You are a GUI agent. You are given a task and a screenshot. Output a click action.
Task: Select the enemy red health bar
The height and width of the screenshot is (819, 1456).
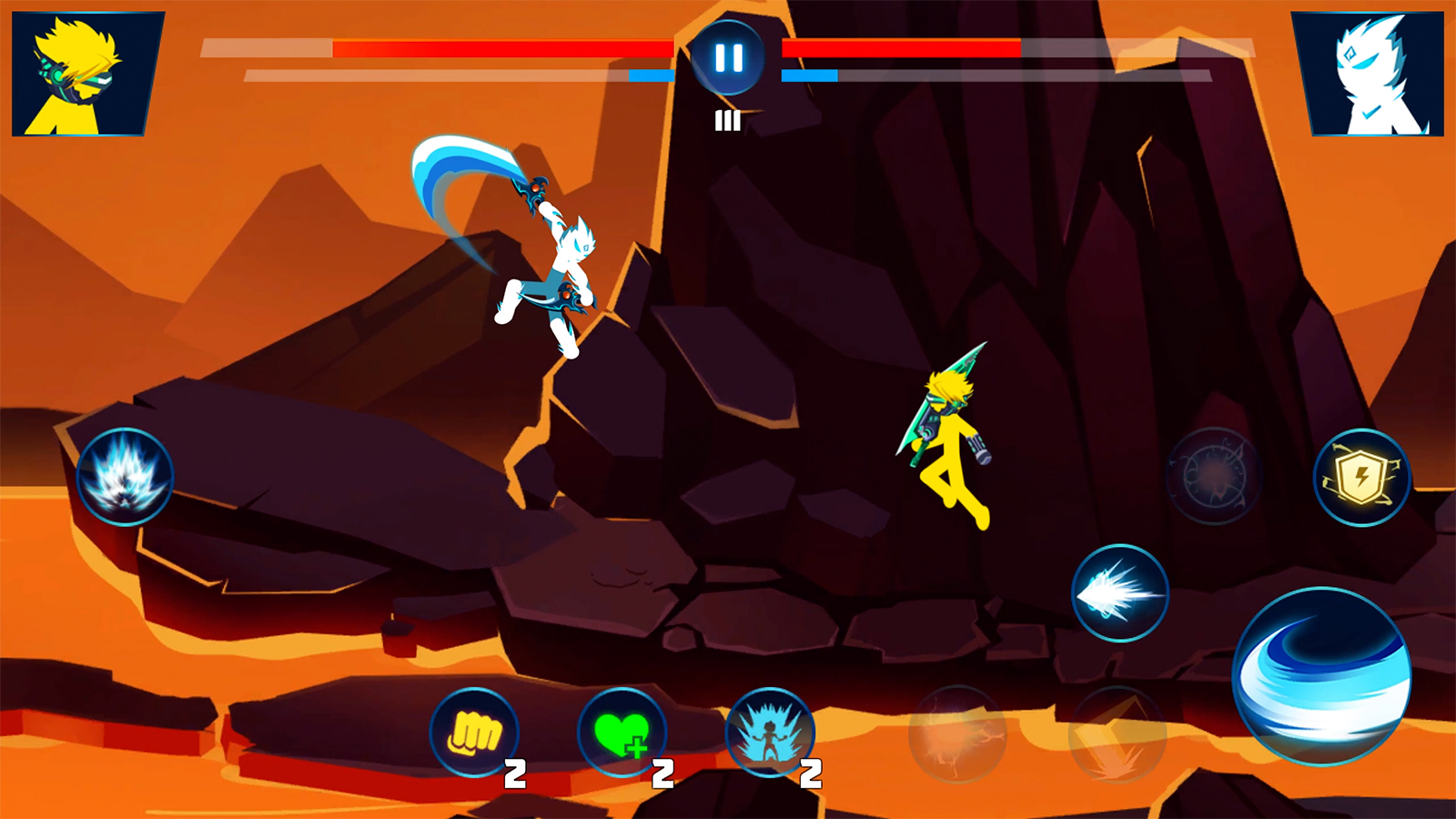(x=901, y=47)
